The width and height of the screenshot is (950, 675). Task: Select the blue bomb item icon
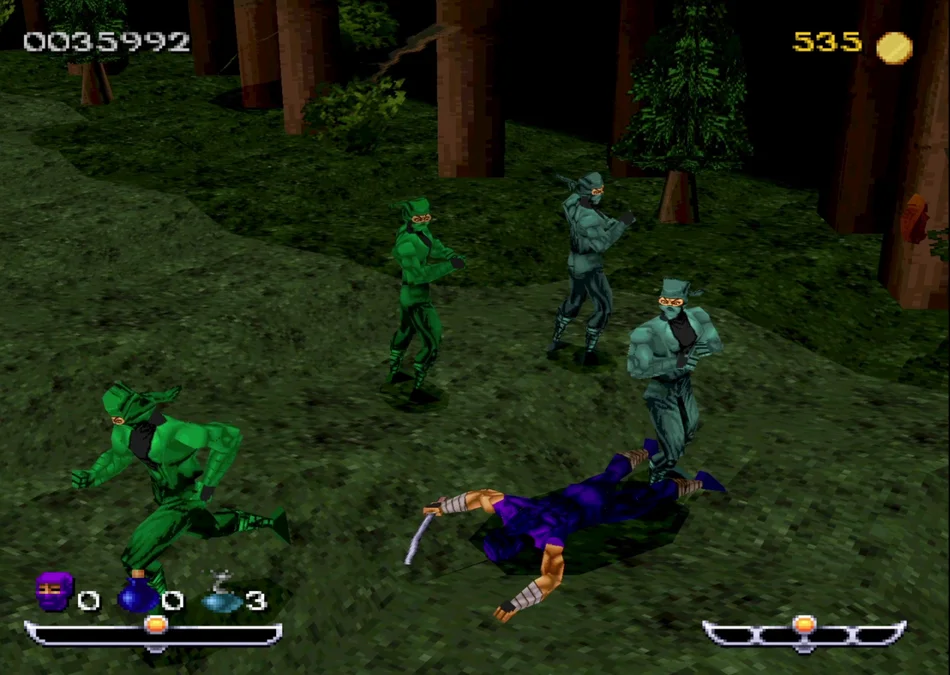point(138,593)
